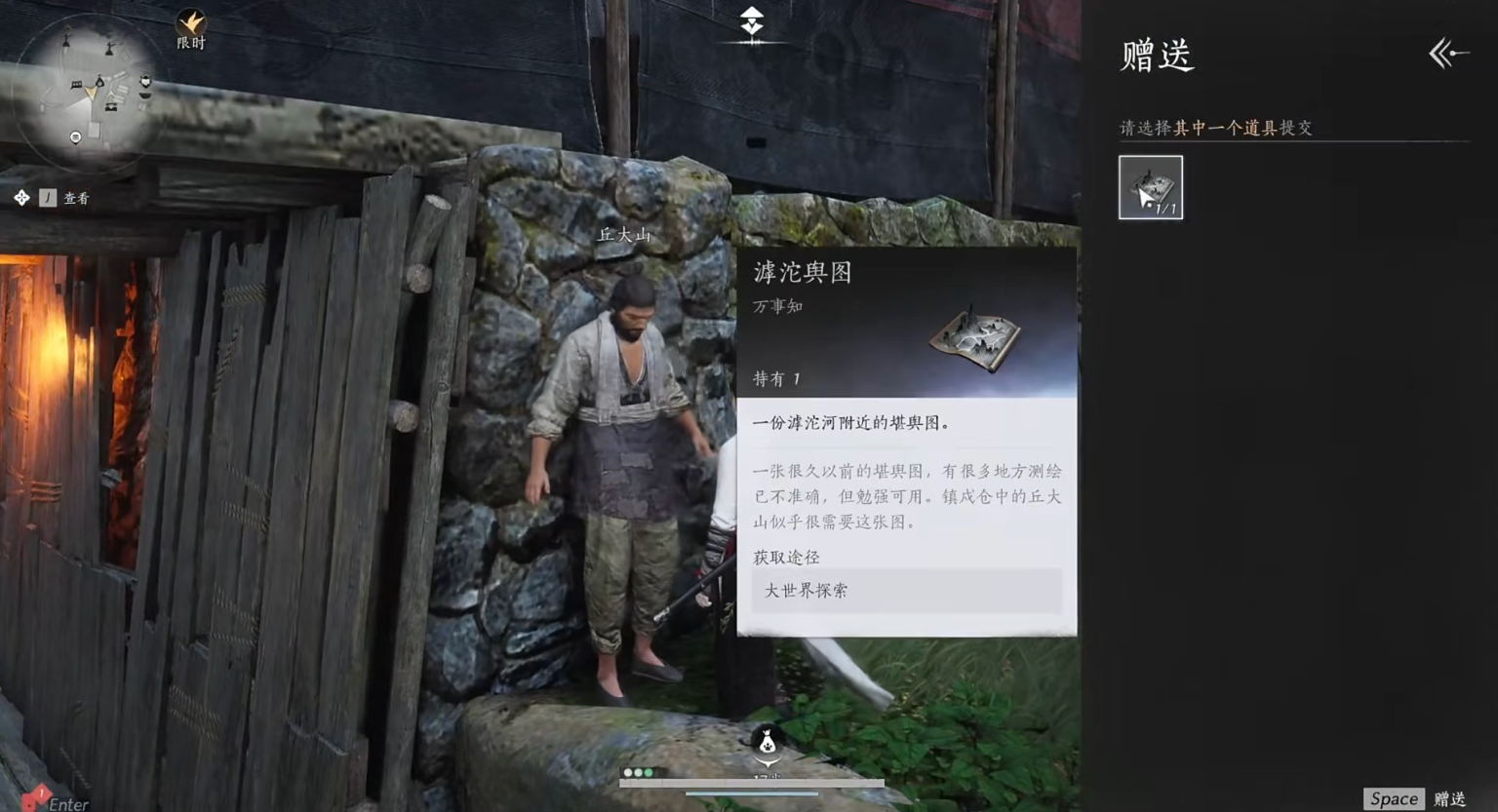
Task: Select the bag icon above the interaction bar
Action: (x=767, y=745)
